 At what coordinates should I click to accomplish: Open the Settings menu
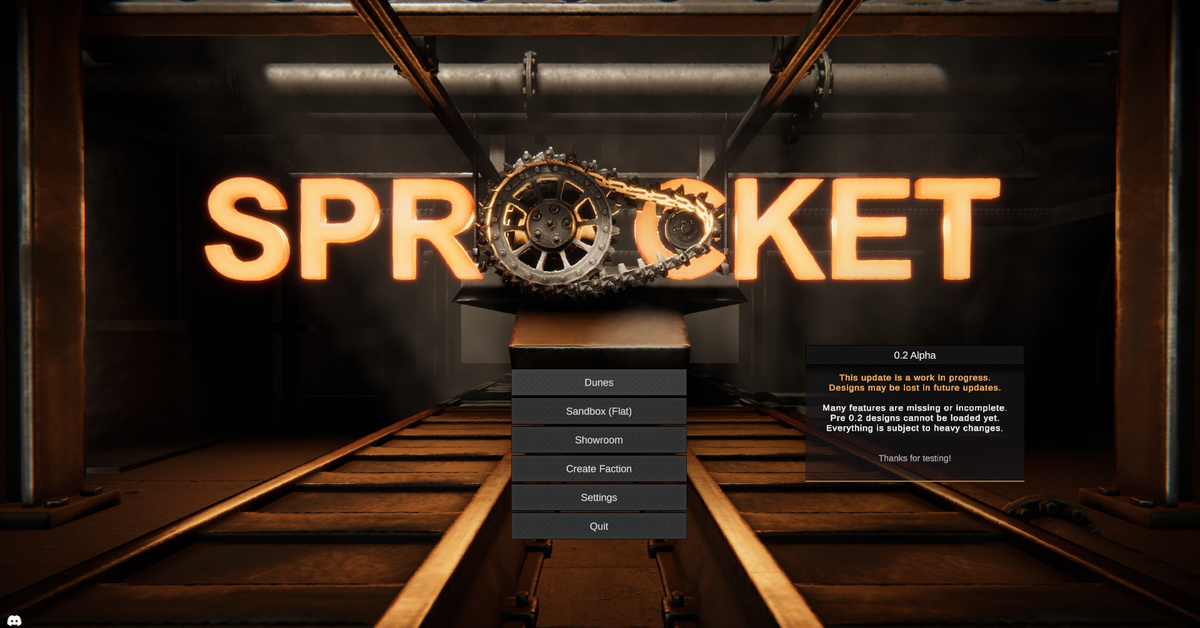point(599,498)
